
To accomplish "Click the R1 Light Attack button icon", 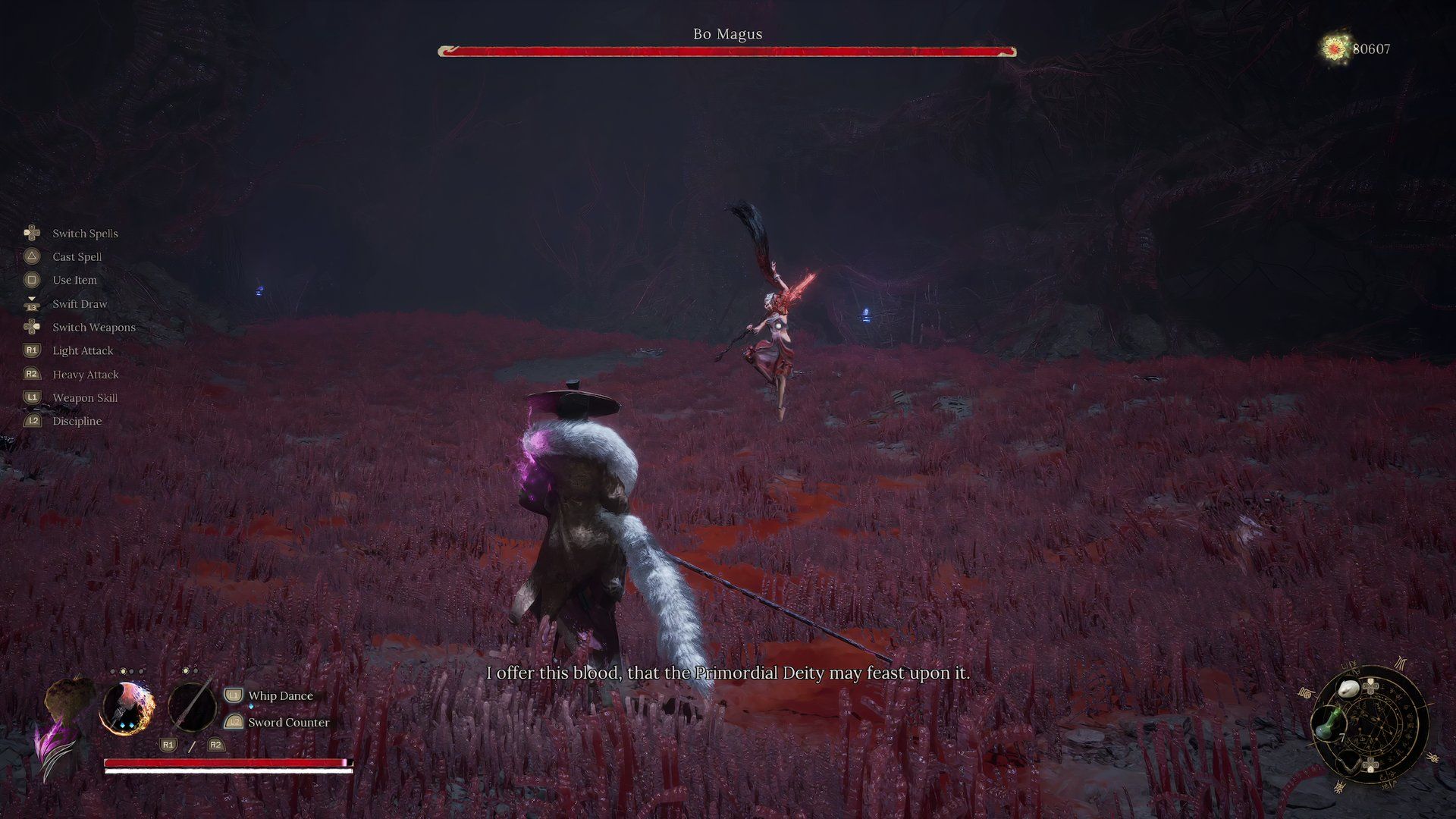I will pos(32,350).
